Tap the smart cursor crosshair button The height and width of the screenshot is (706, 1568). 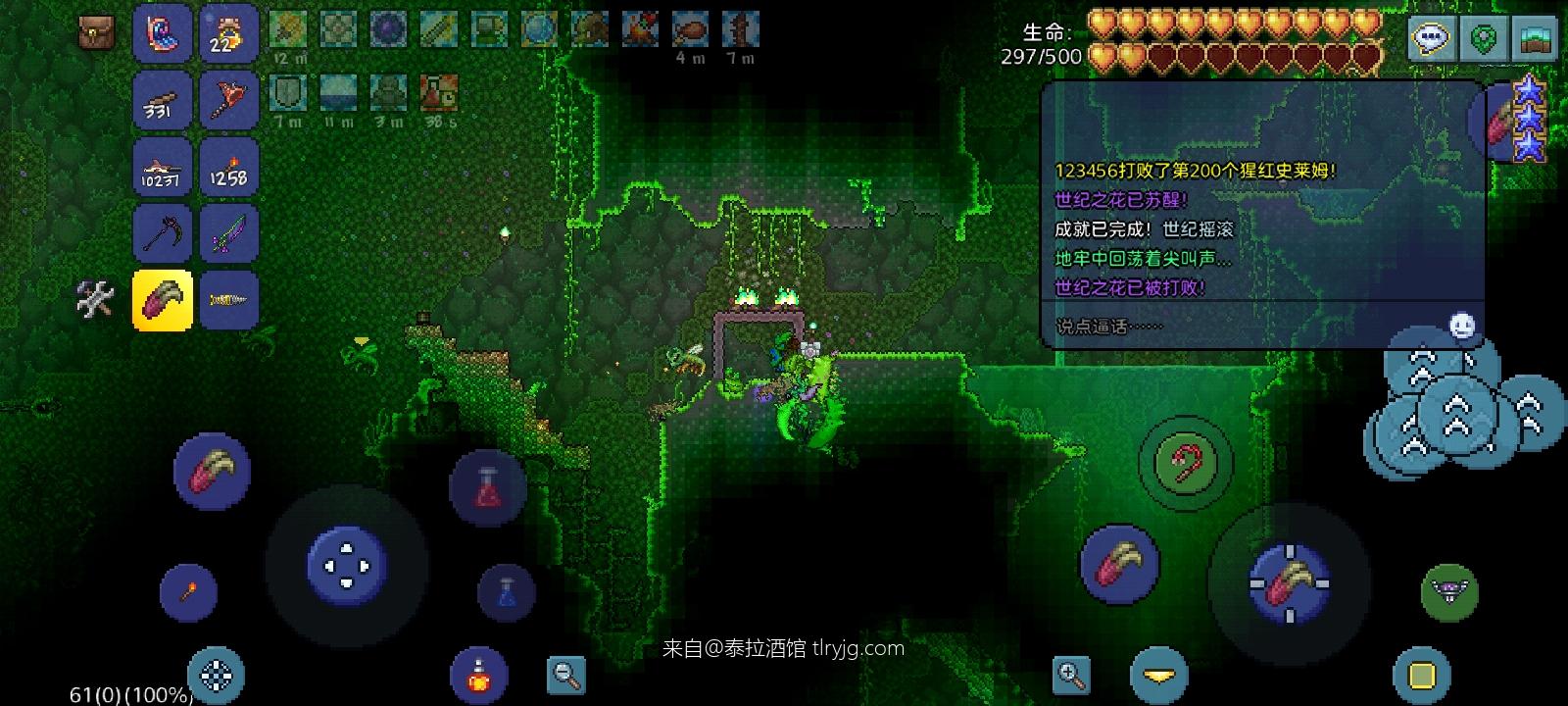(217, 676)
